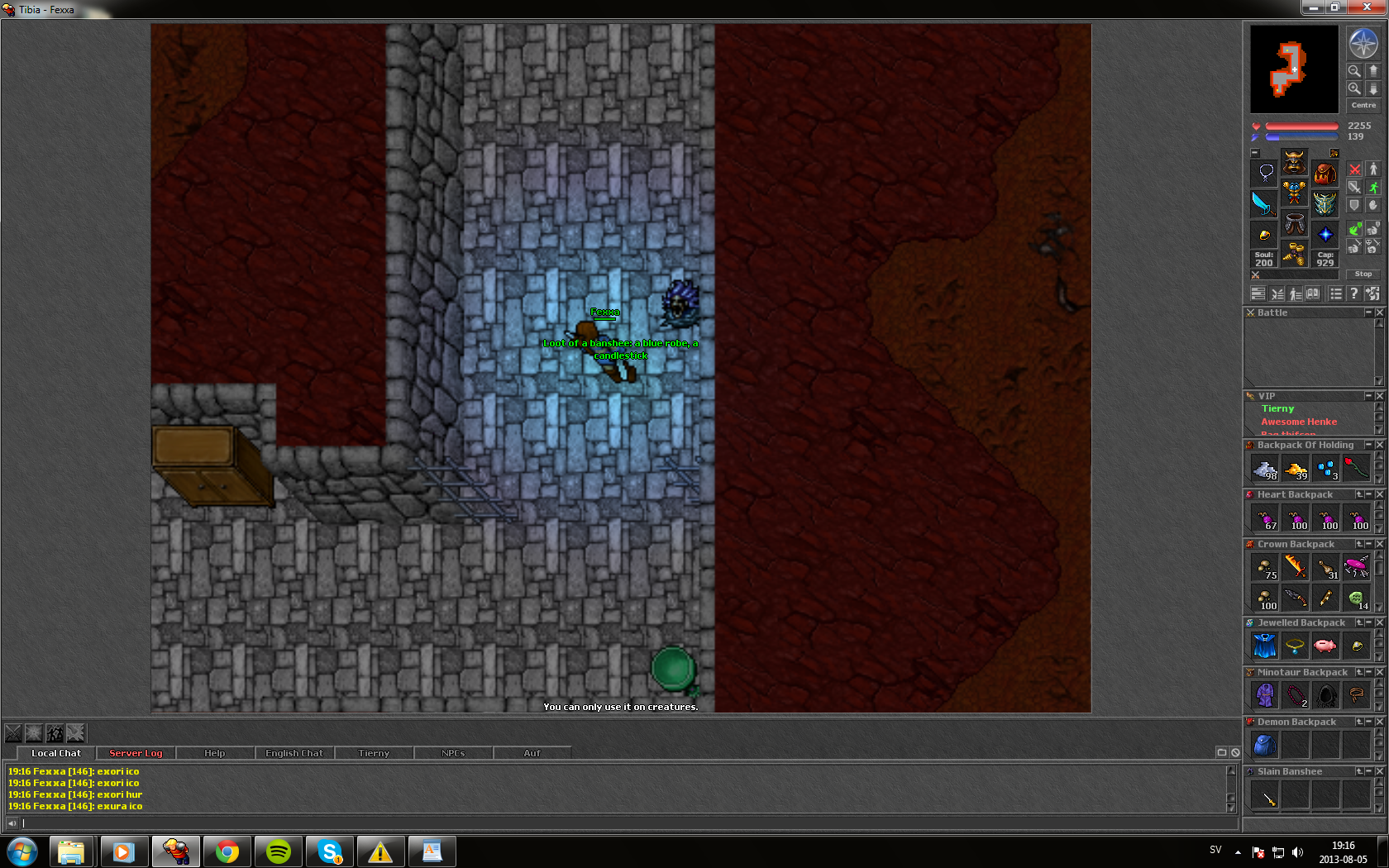Click the blue backpack in Demon Backpack

pyautogui.click(x=1265, y=745)
